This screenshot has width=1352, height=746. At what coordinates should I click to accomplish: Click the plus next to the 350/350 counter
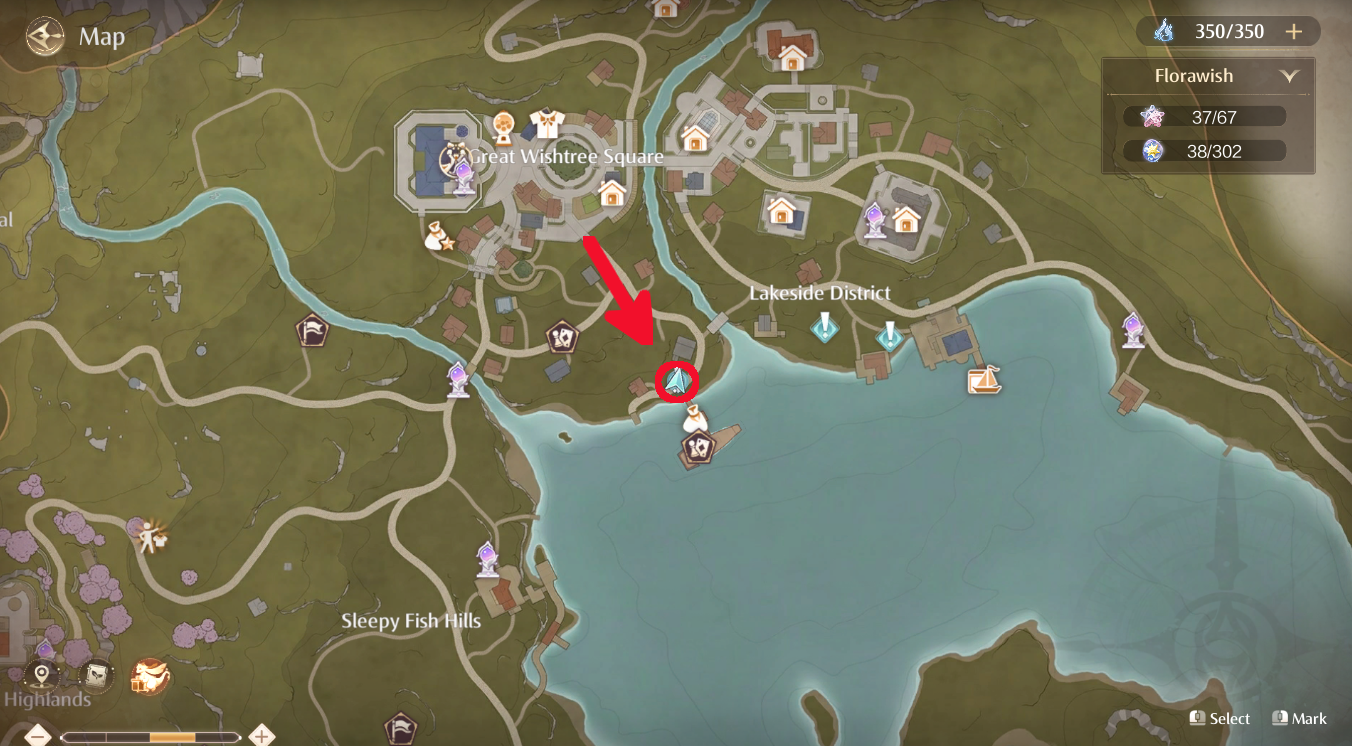[x=1294, y=31]
